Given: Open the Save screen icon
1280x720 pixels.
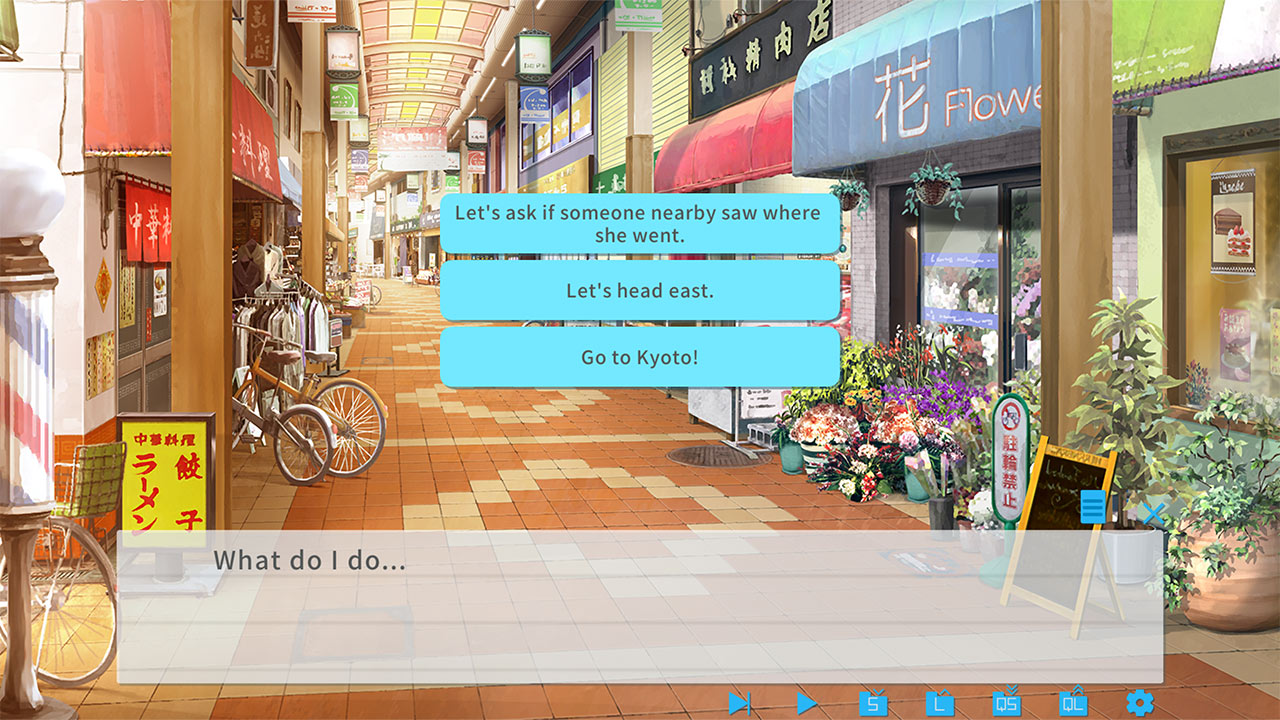Looking at the screenshot, I should [874, 703].
